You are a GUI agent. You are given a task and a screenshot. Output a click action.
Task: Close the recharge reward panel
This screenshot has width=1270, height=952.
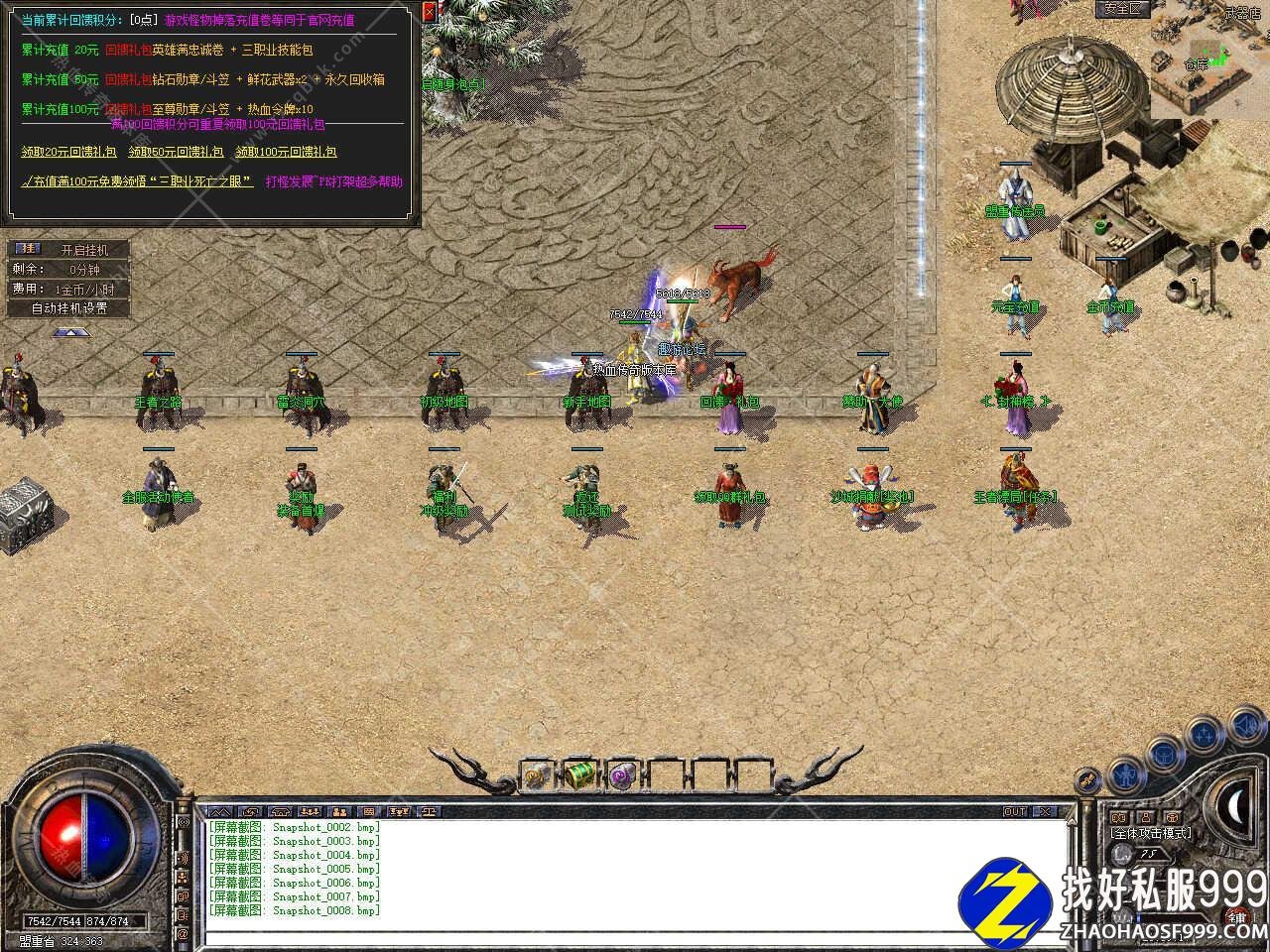tap(429, 12)
